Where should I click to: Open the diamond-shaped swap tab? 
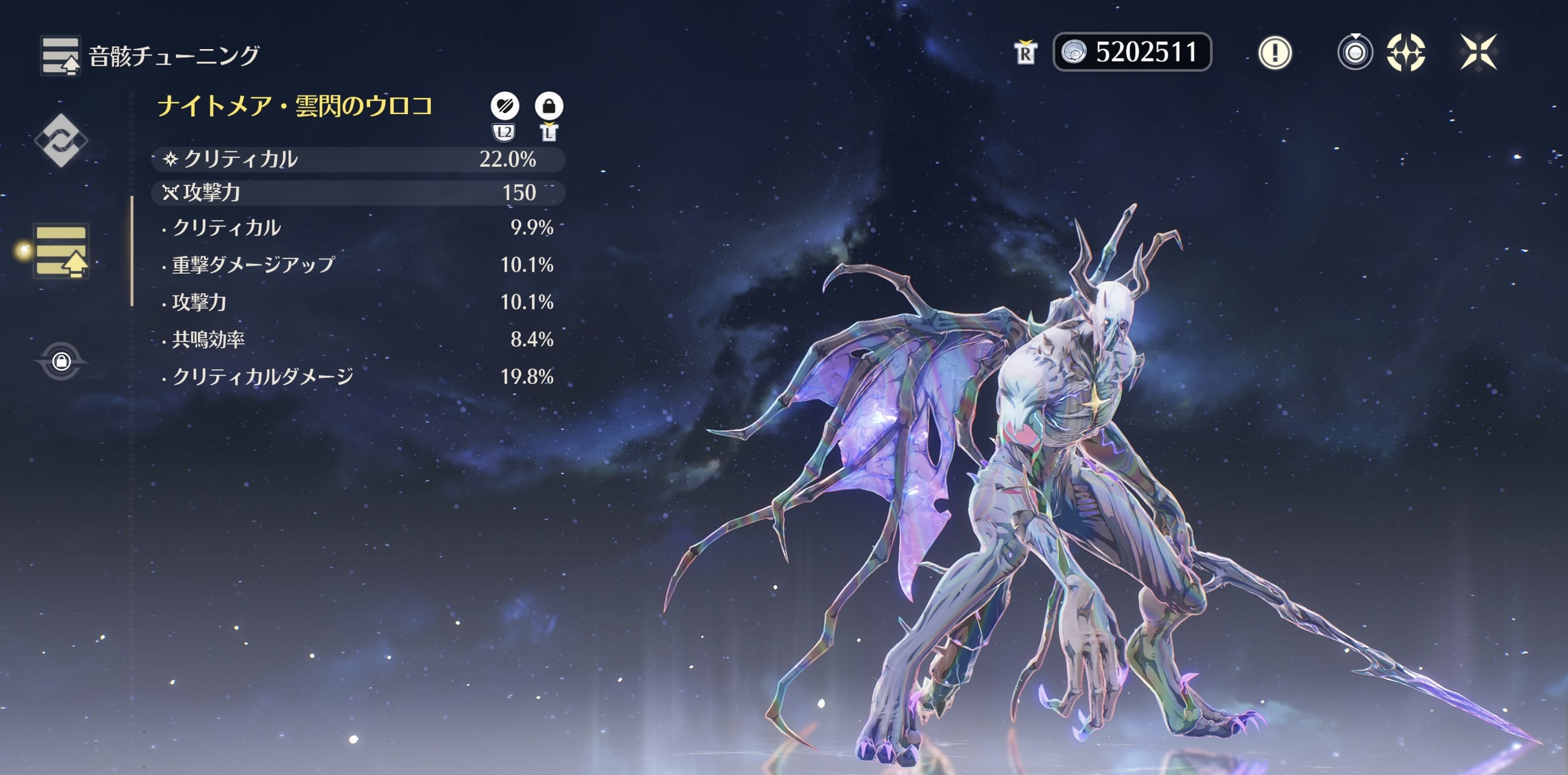point(61,140)
